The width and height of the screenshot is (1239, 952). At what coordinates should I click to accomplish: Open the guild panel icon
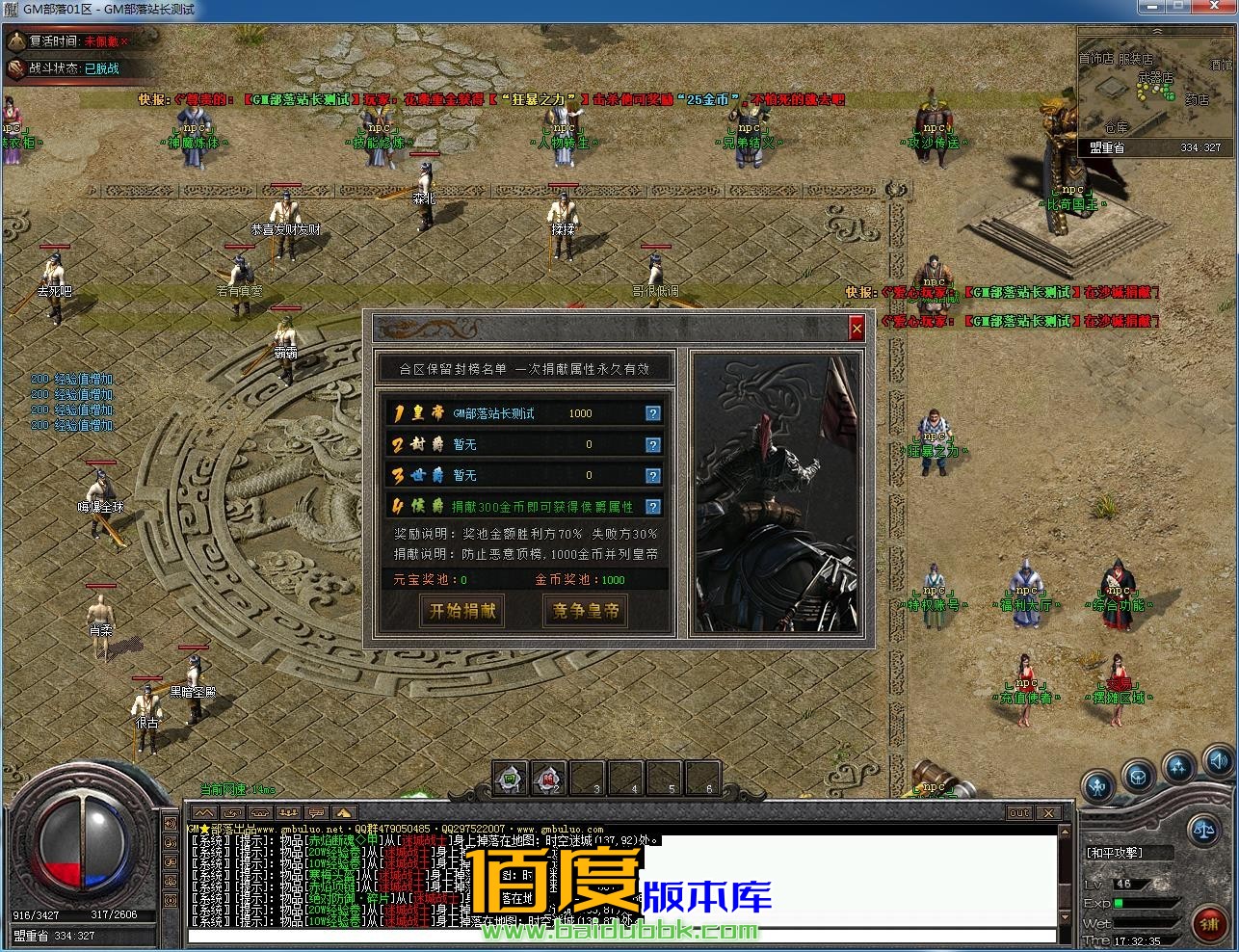pos(1138,778)
